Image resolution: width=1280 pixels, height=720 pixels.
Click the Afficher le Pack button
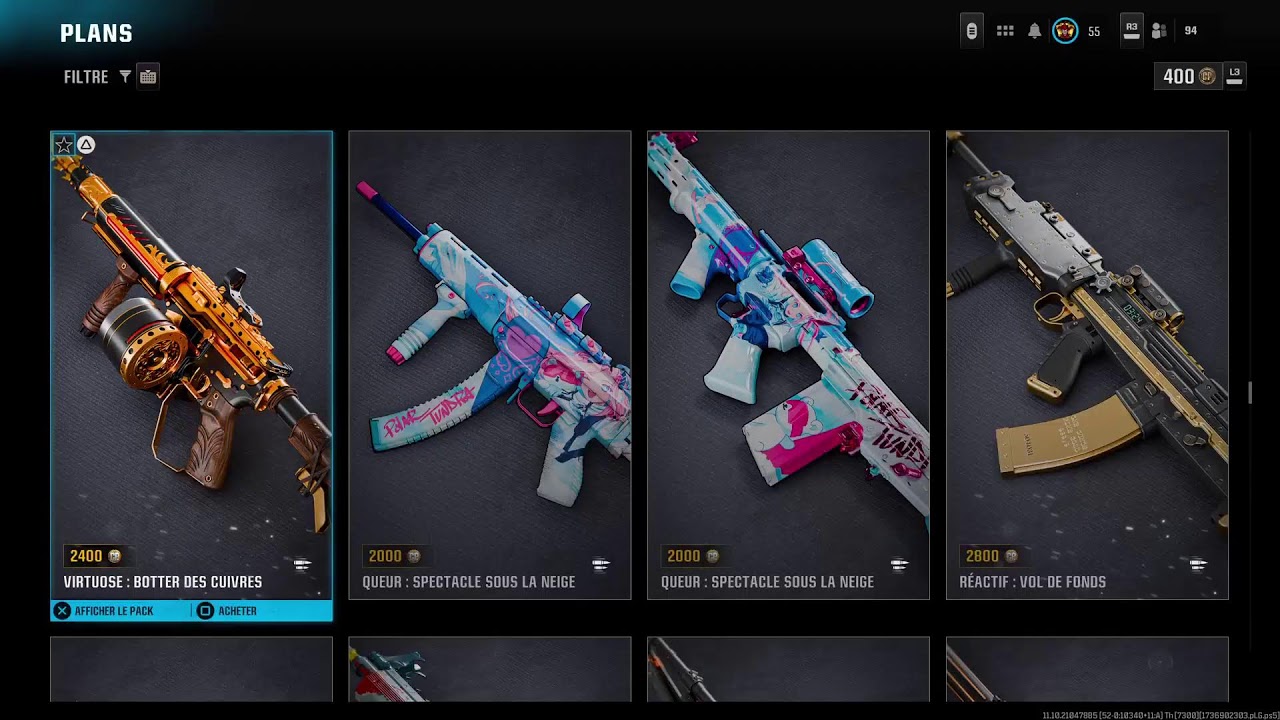[104, 611]
